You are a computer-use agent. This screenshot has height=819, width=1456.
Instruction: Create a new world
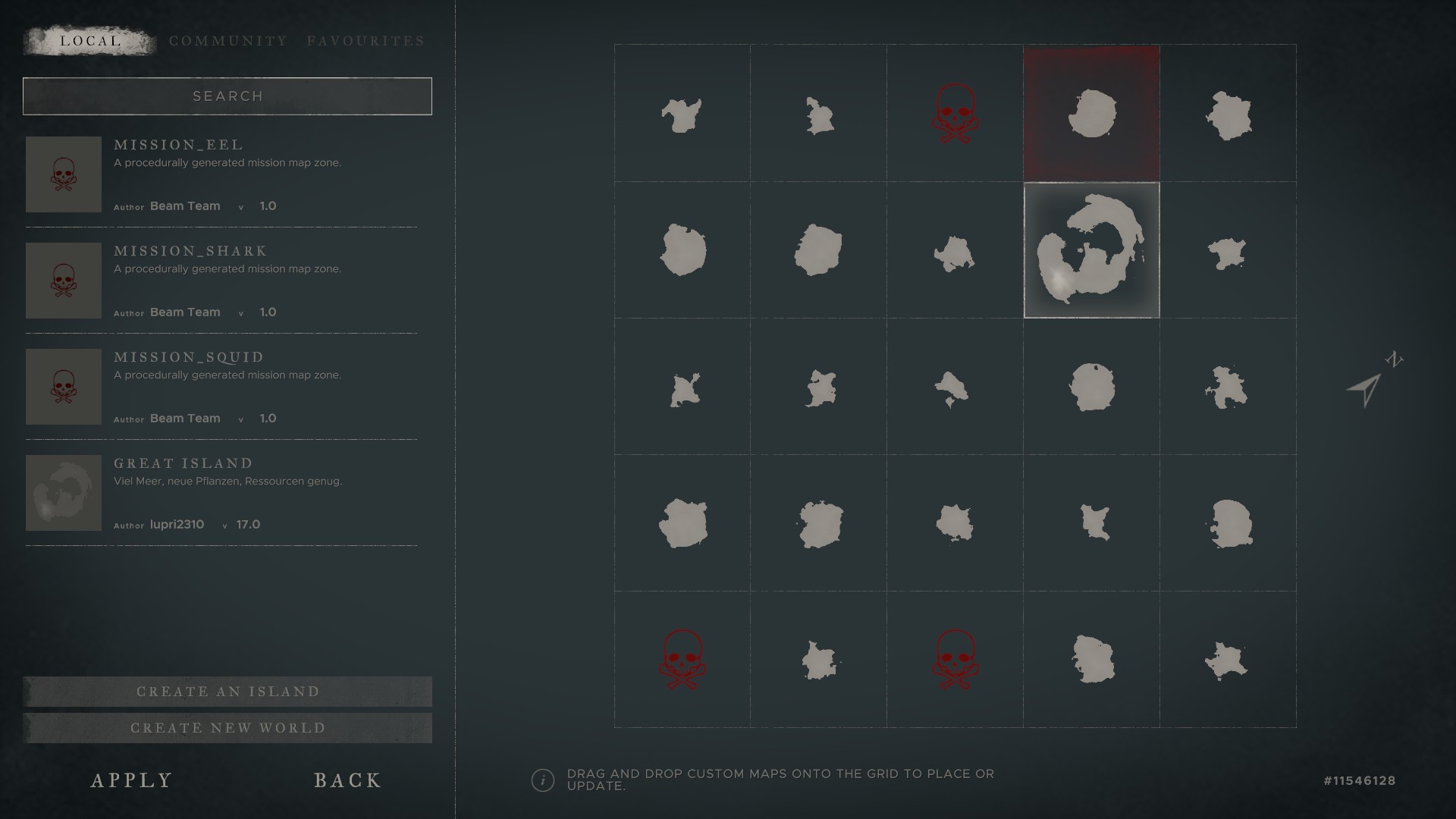pos(227,728)
